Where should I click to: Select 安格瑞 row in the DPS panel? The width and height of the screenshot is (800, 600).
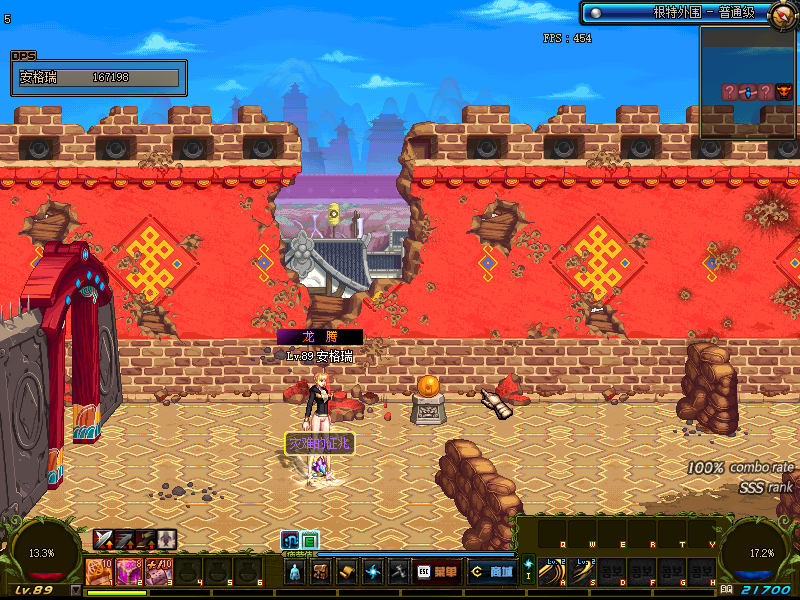pyautogui.click(x=98, y=77)
